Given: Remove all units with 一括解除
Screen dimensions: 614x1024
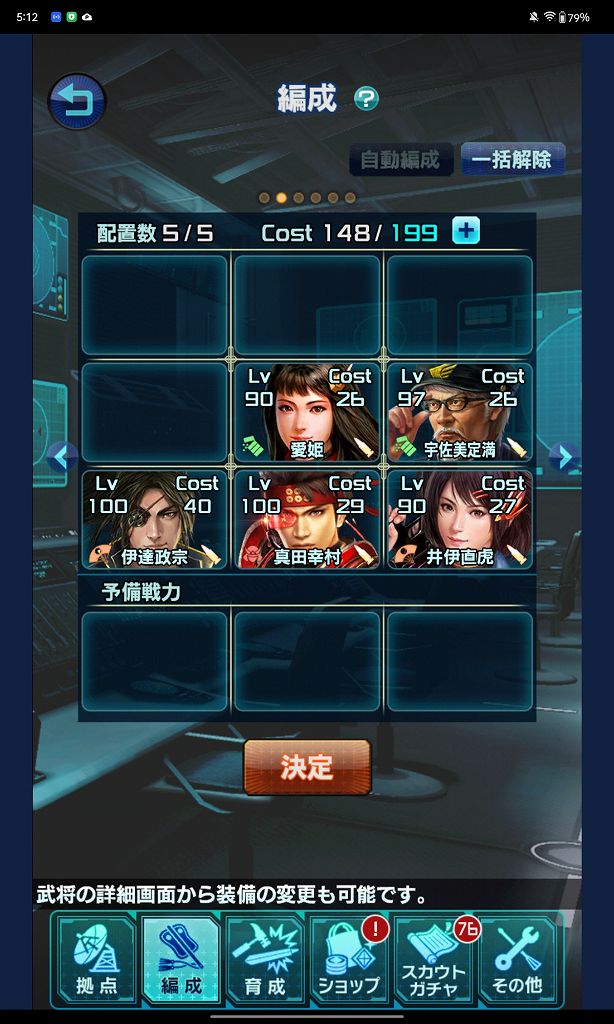Looking at the screenshot, I should [x=512, y=160].
